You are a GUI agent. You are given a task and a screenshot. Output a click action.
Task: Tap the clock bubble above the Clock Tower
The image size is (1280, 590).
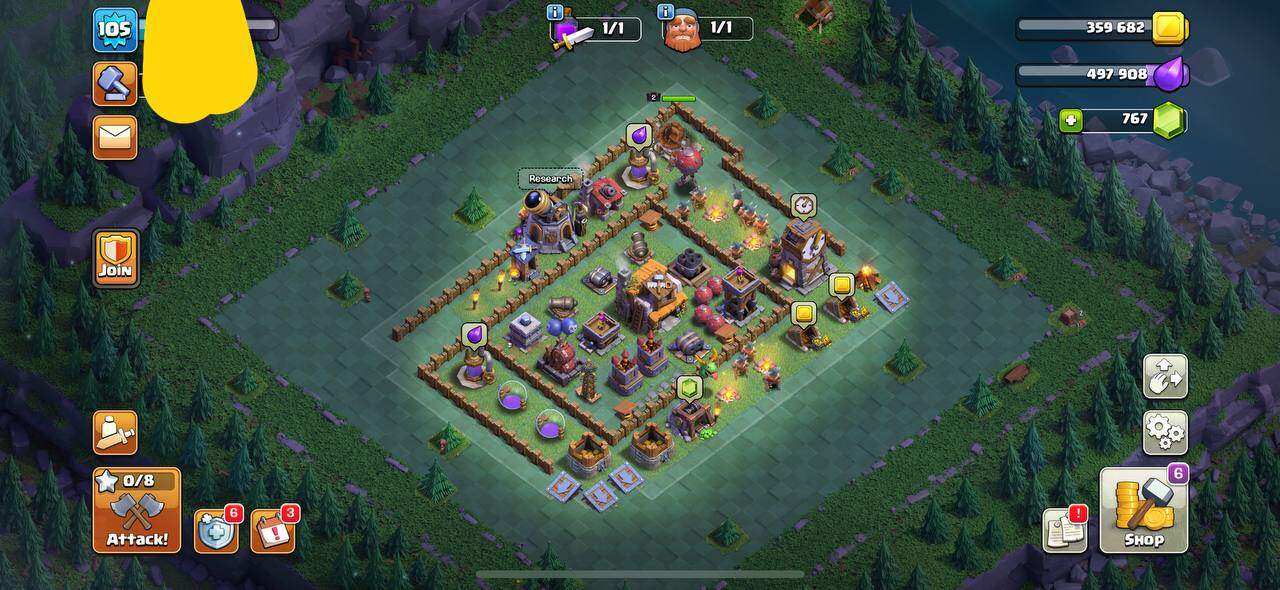coord(803,206)
